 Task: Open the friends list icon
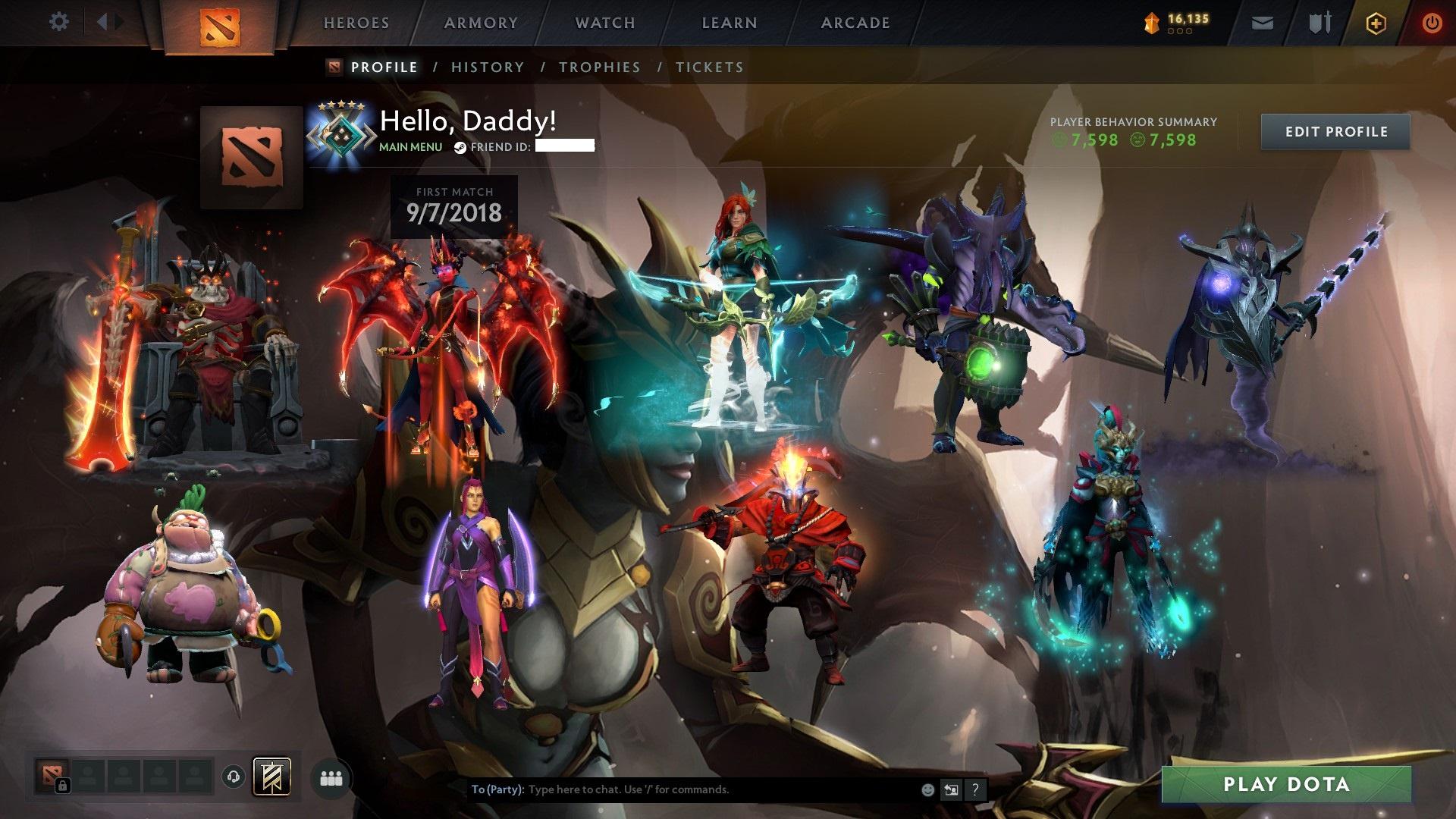(332, 777)
